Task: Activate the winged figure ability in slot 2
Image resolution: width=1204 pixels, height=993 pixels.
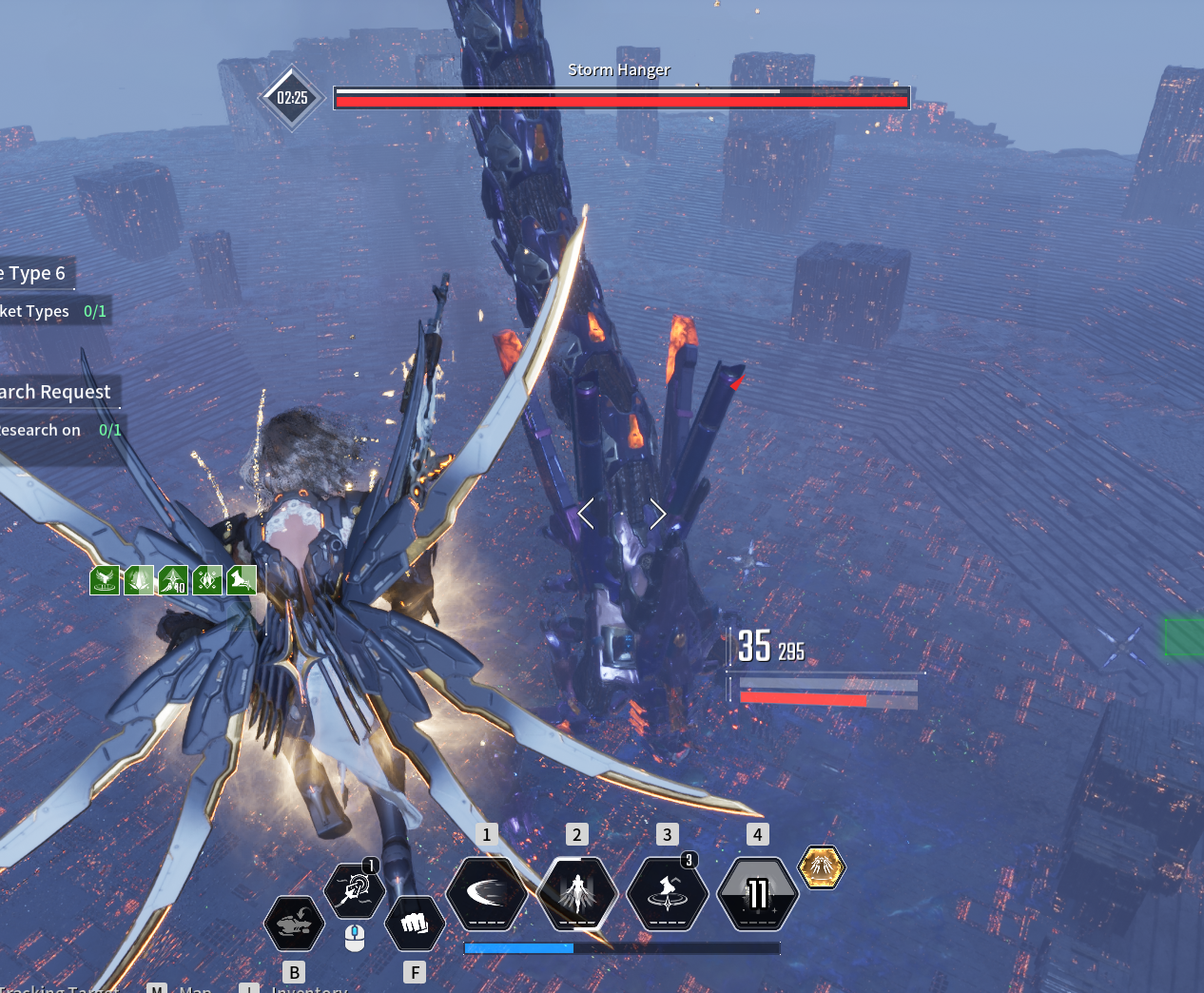Action: [x=577, y=894]
